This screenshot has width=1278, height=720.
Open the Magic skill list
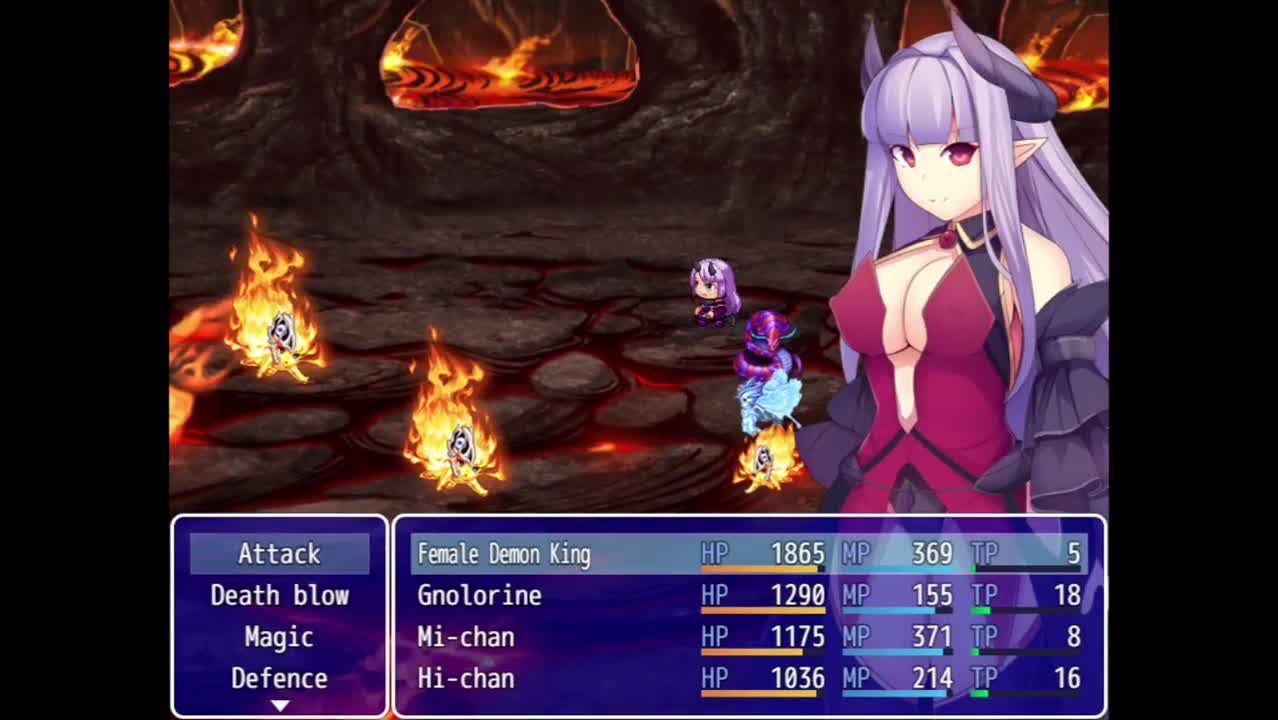pyautogui.click(x=279, y=637)
